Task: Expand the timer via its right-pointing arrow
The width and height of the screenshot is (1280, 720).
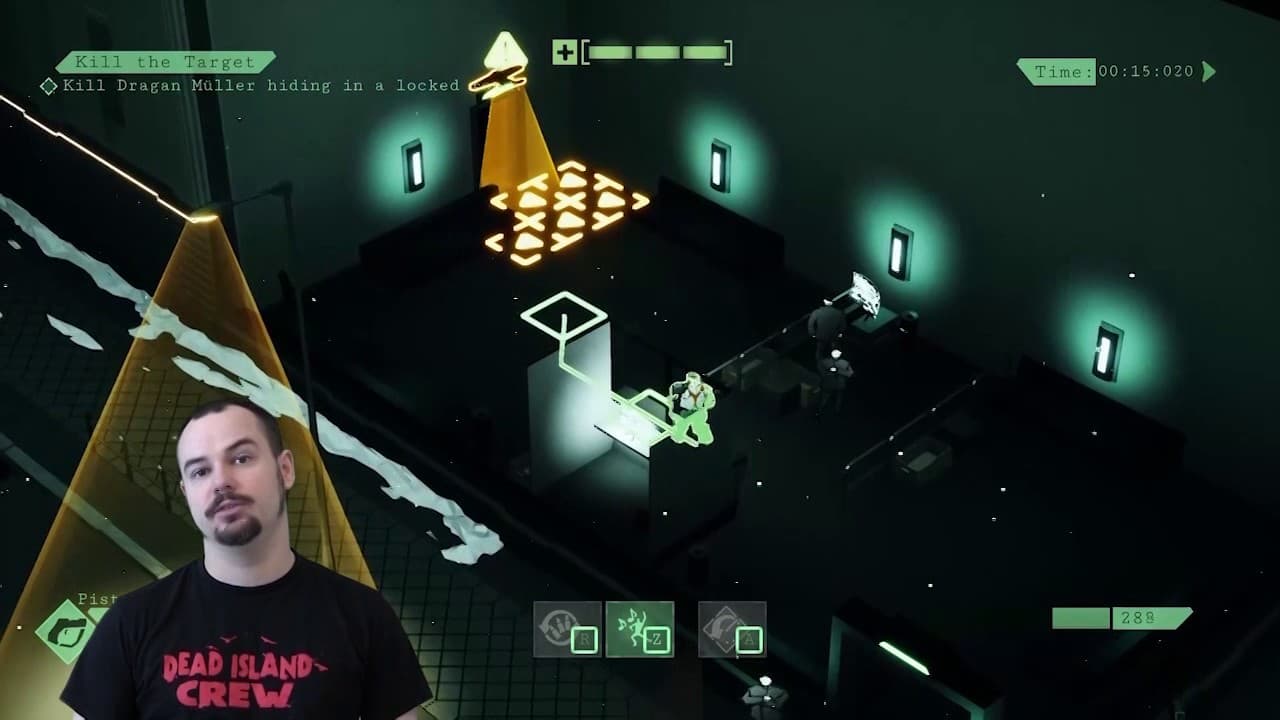Action: [x=1208, y=72]
